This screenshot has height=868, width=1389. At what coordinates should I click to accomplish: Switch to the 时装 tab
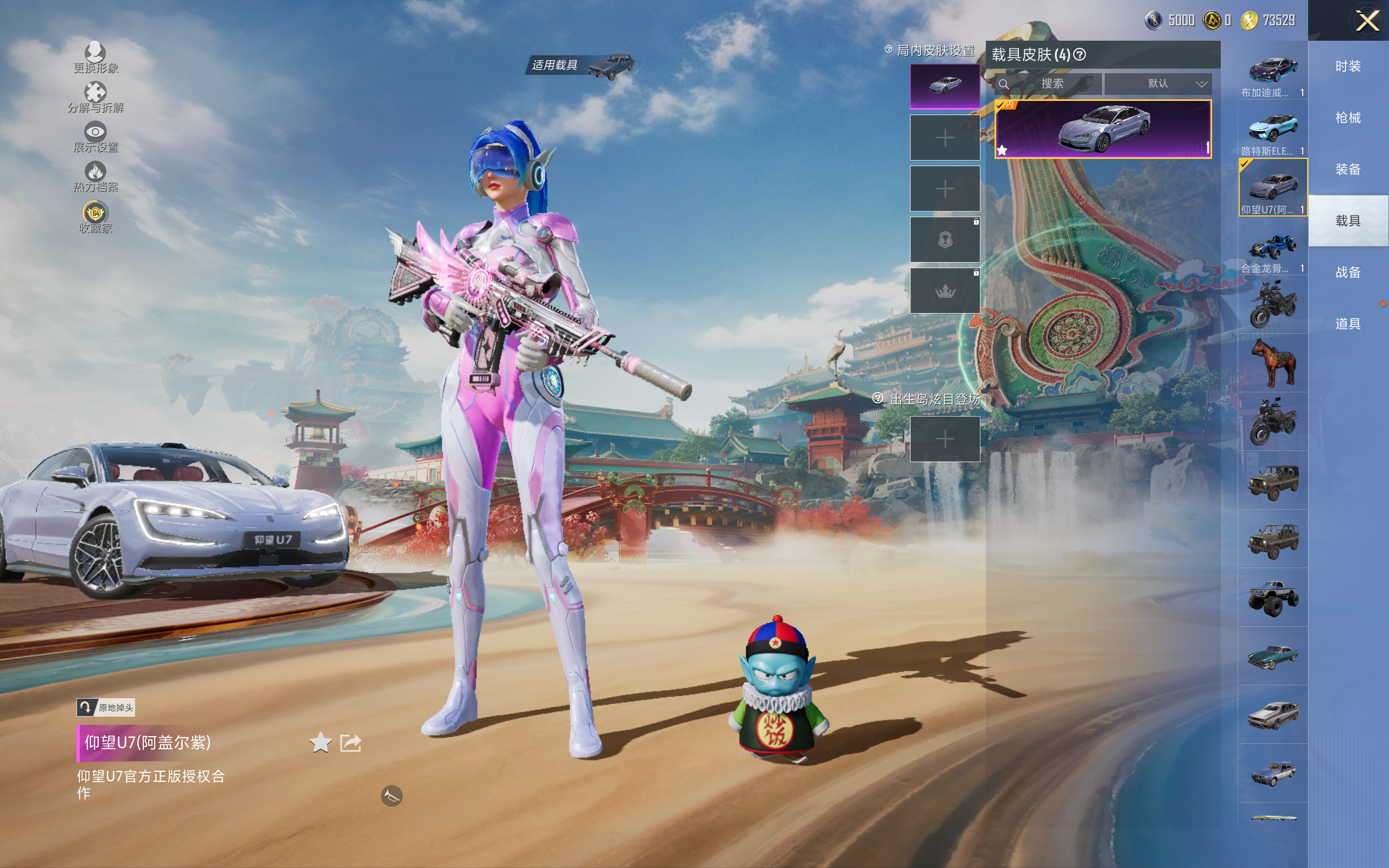coord(1348,66)
